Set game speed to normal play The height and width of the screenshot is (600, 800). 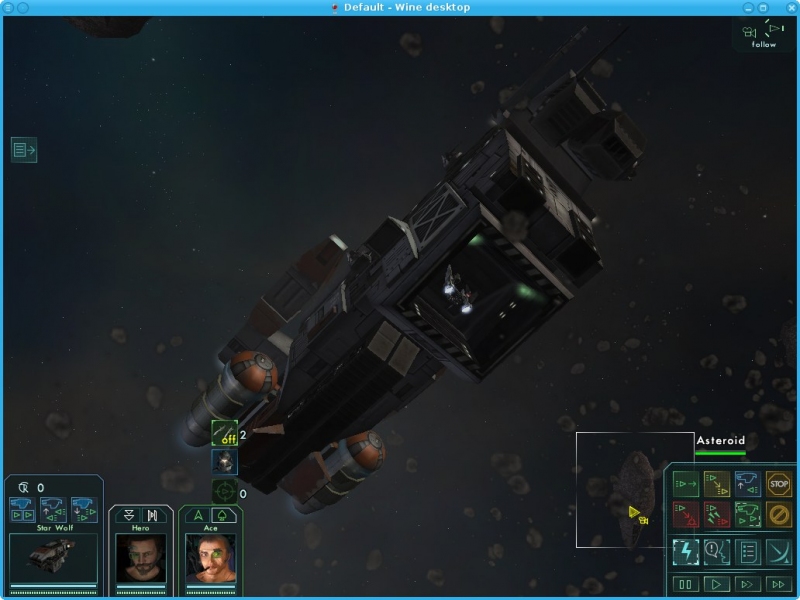click(717, 584)
